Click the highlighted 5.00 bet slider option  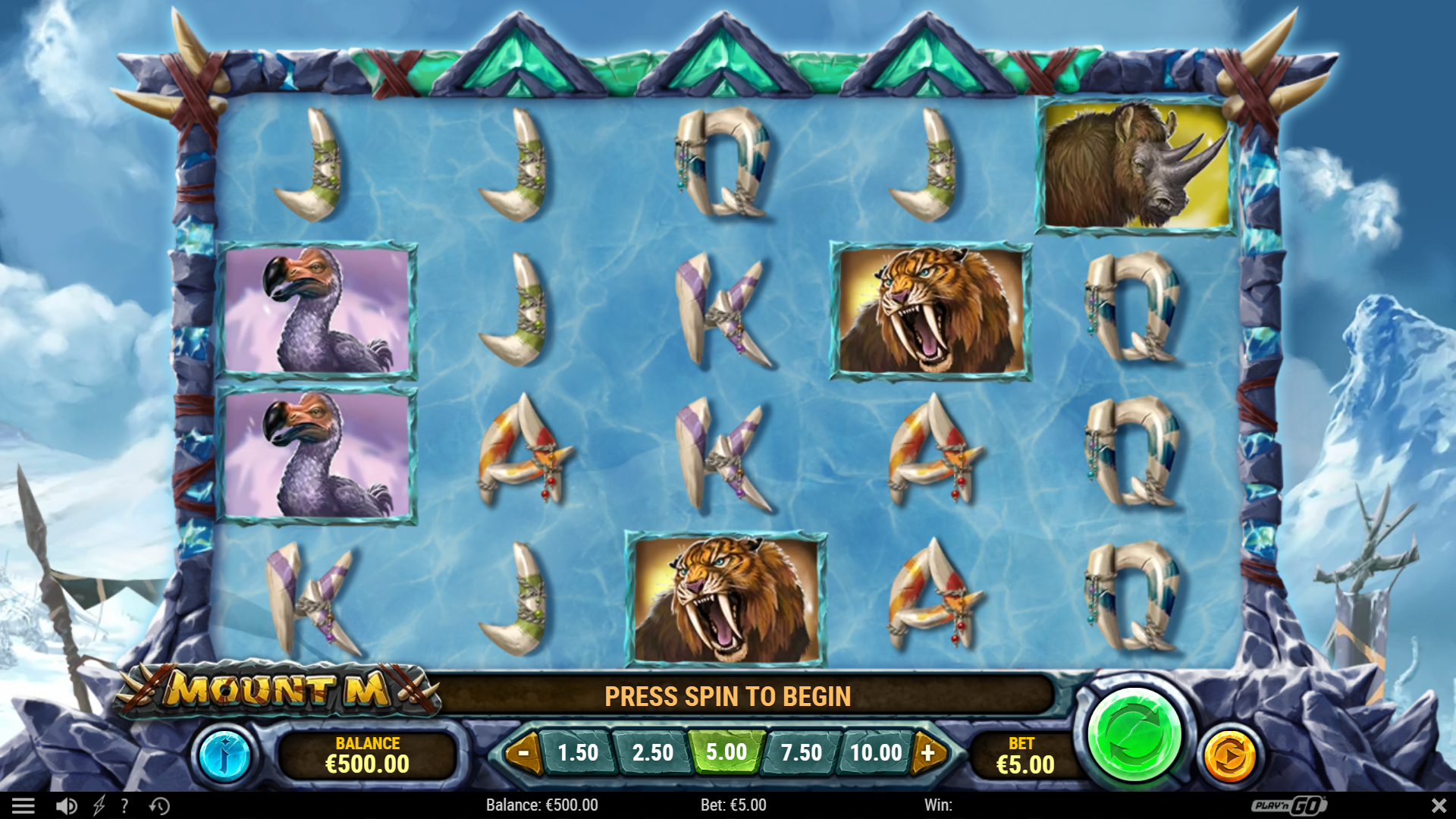727,753
